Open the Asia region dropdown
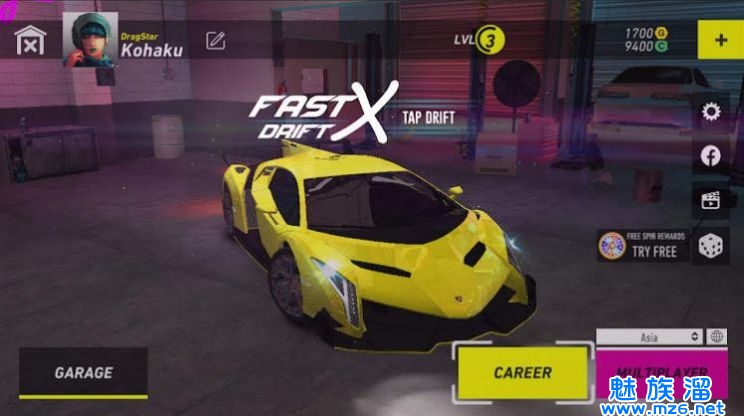 (649, 337)
